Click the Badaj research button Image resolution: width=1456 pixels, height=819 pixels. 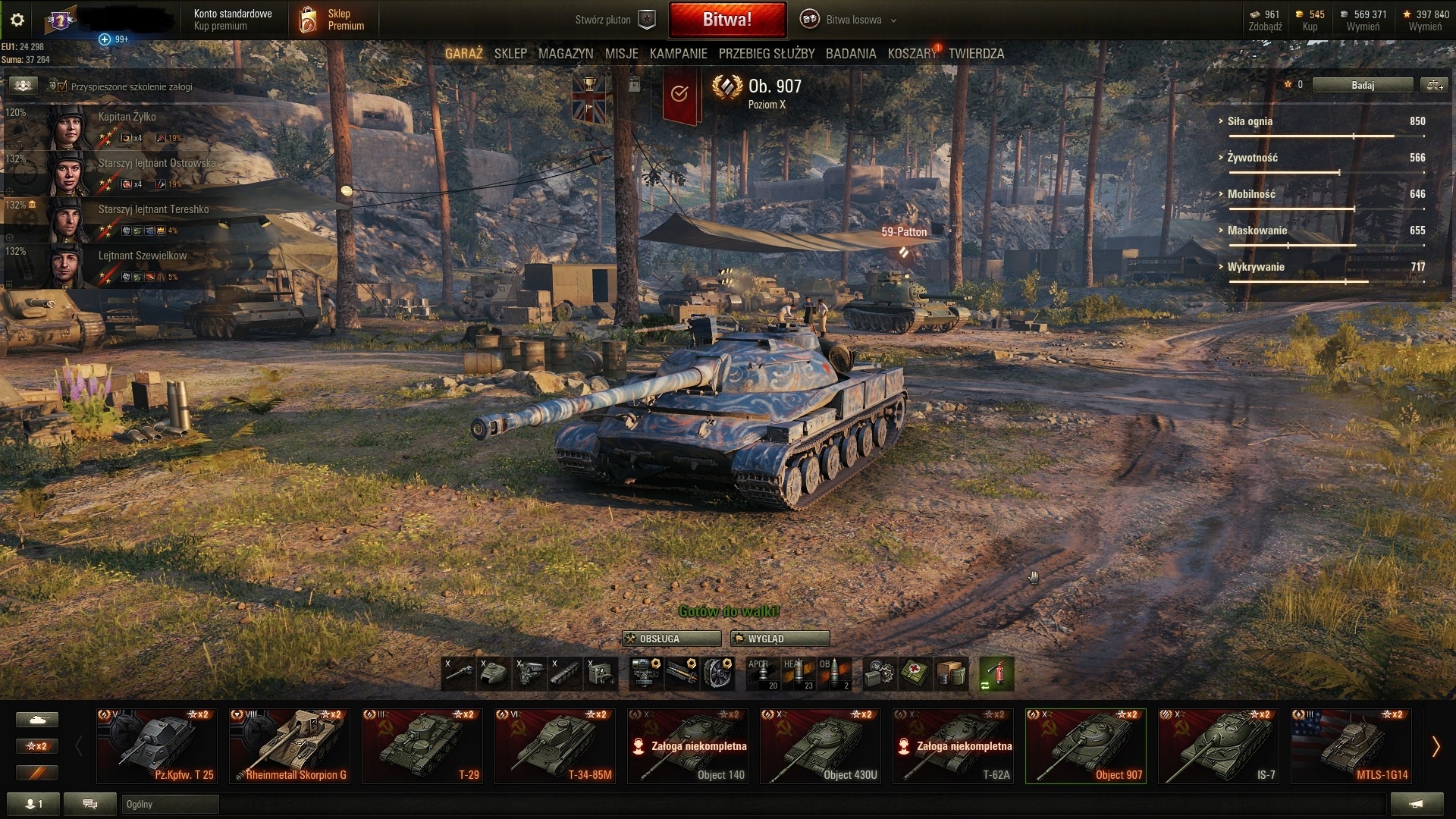click(x=1362, y=85)
